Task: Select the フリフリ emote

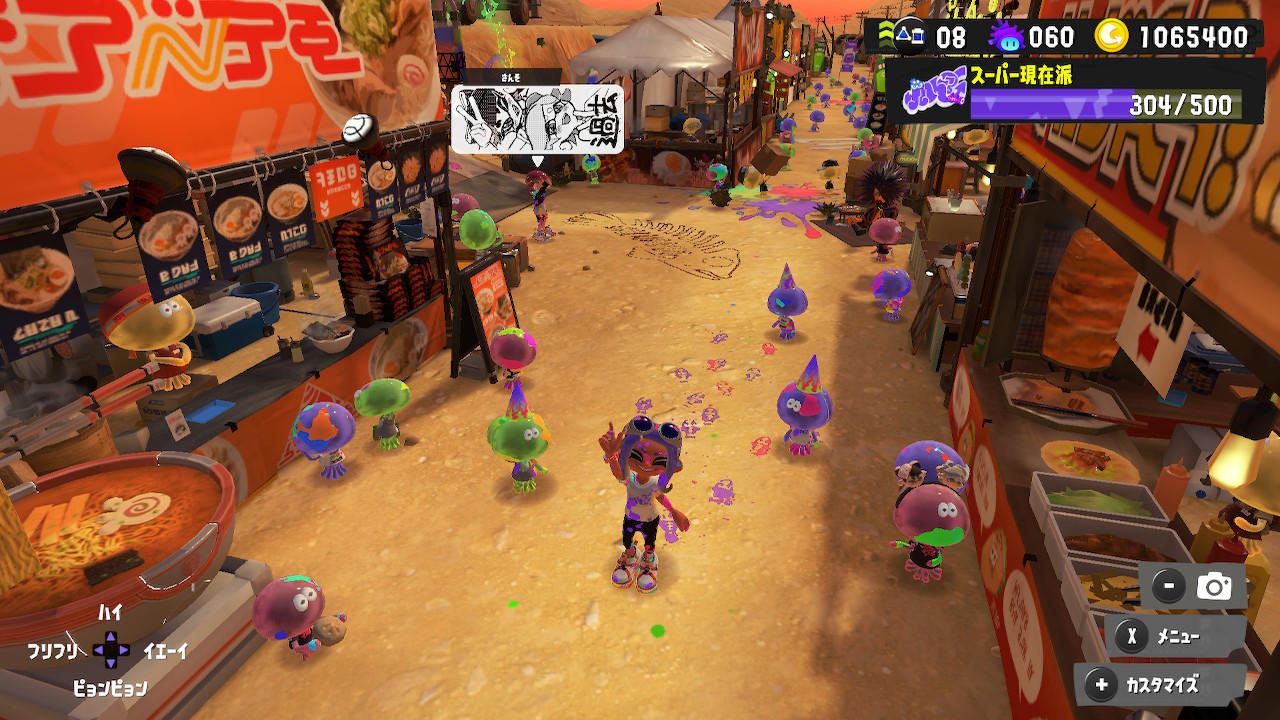Action: 53,651
